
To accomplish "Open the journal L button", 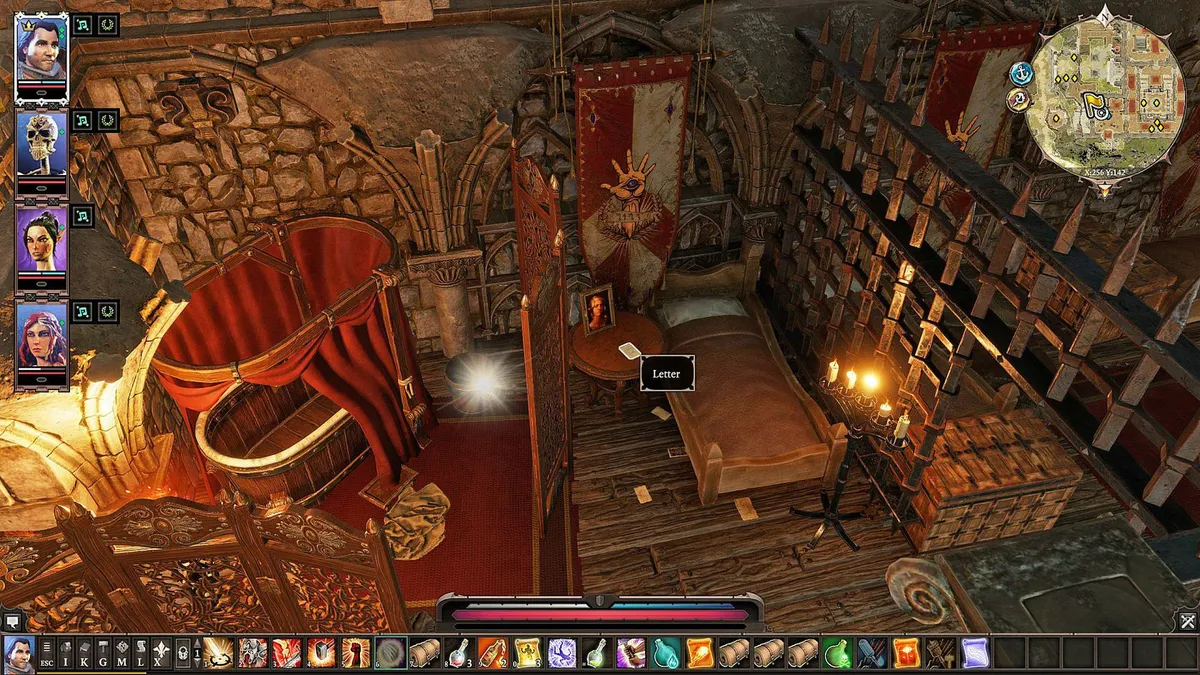I will point(141,654).
